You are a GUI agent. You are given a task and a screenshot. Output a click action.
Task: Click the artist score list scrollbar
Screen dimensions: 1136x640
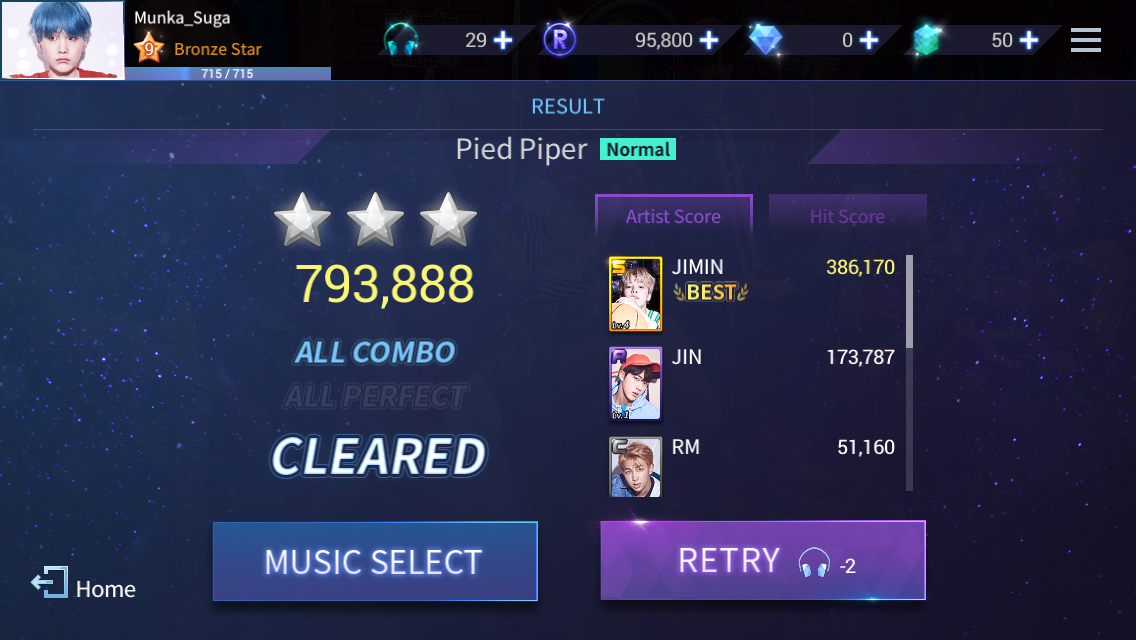coord(909,302)
